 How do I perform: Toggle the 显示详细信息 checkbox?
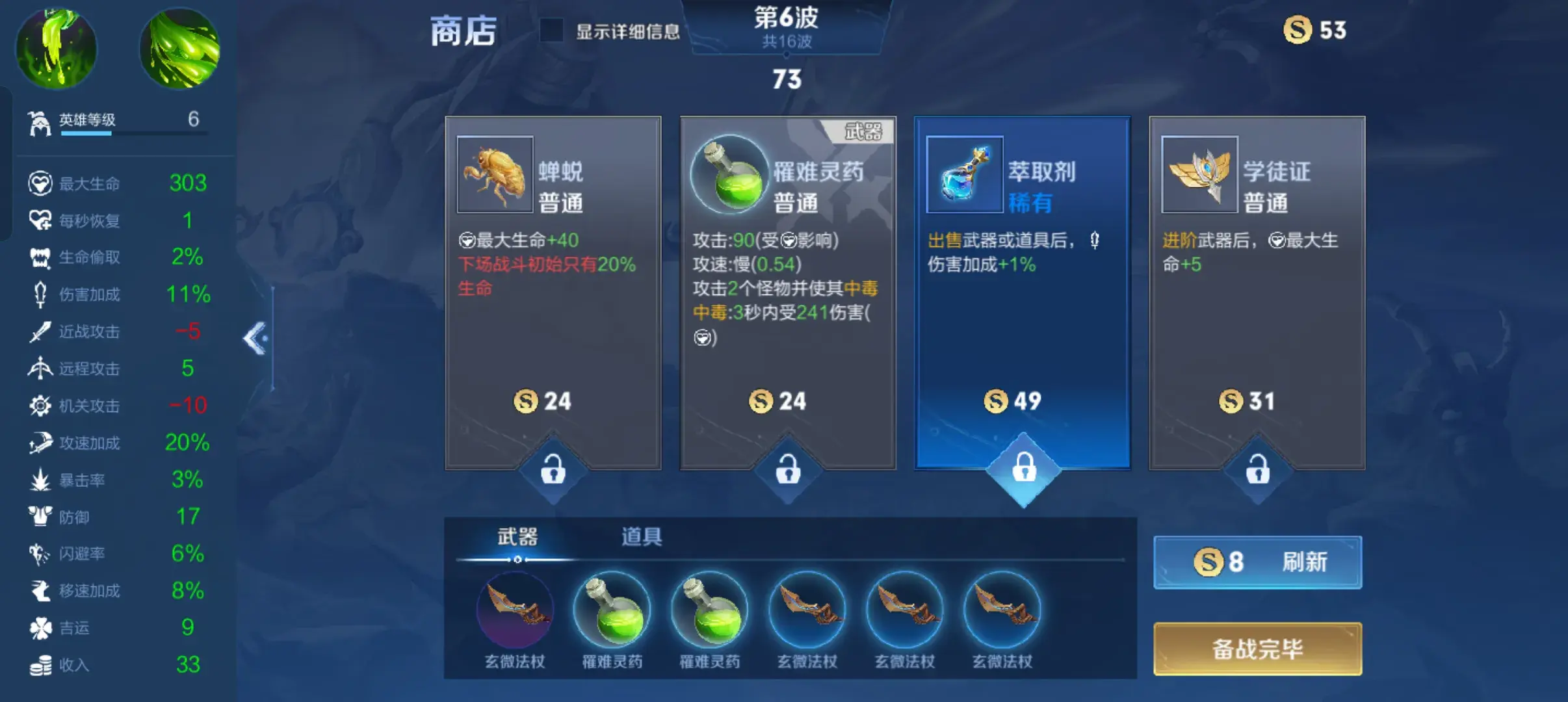pyautogui.click(x=552, y=31)
